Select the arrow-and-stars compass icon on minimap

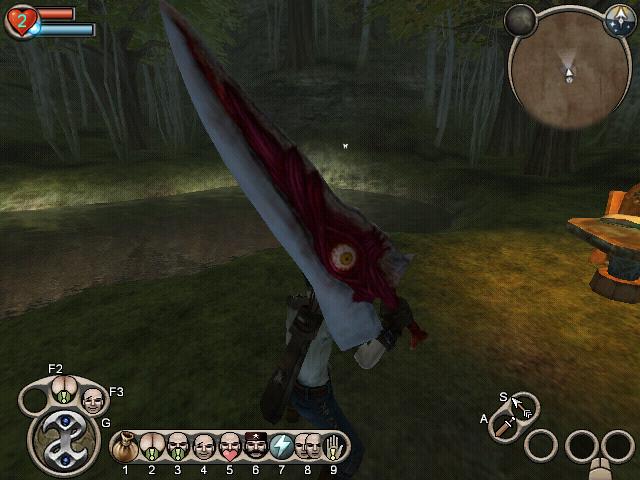click(x=618, y=17)
